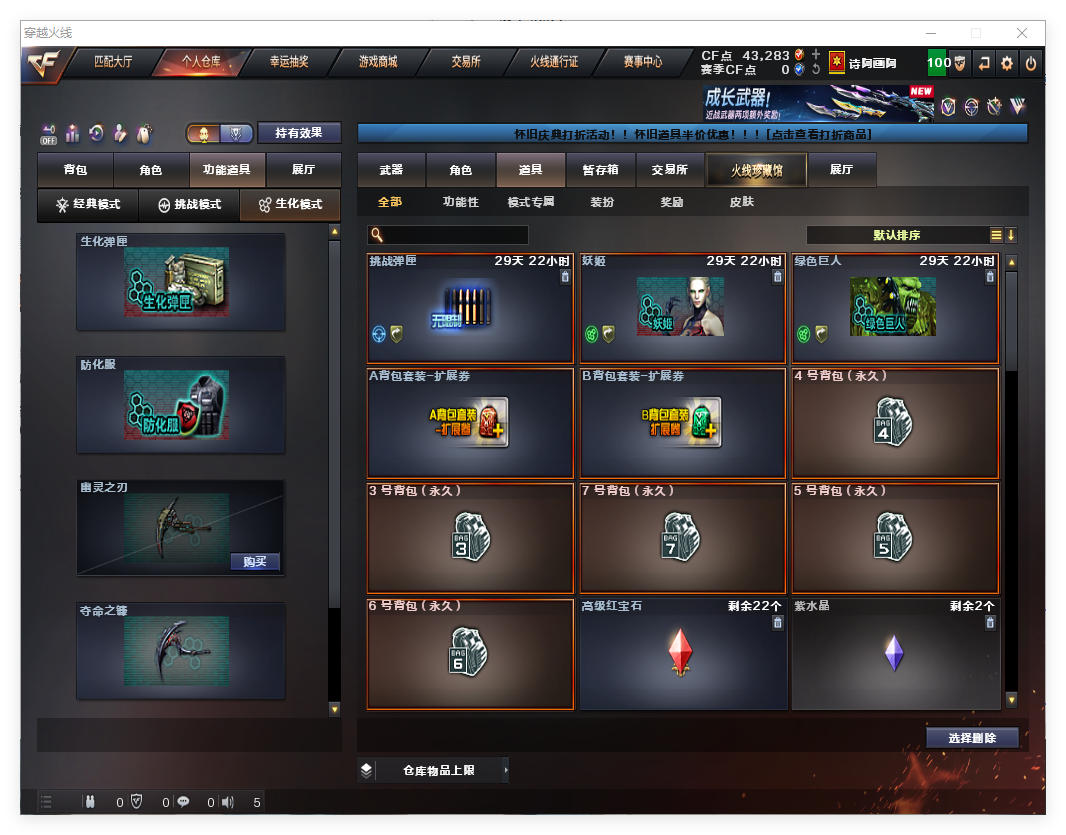Image resolution: width=1066 pixels, height=835 pixels.
Task: Open the 游戏商城 game shop
Action: pos(377,62)
